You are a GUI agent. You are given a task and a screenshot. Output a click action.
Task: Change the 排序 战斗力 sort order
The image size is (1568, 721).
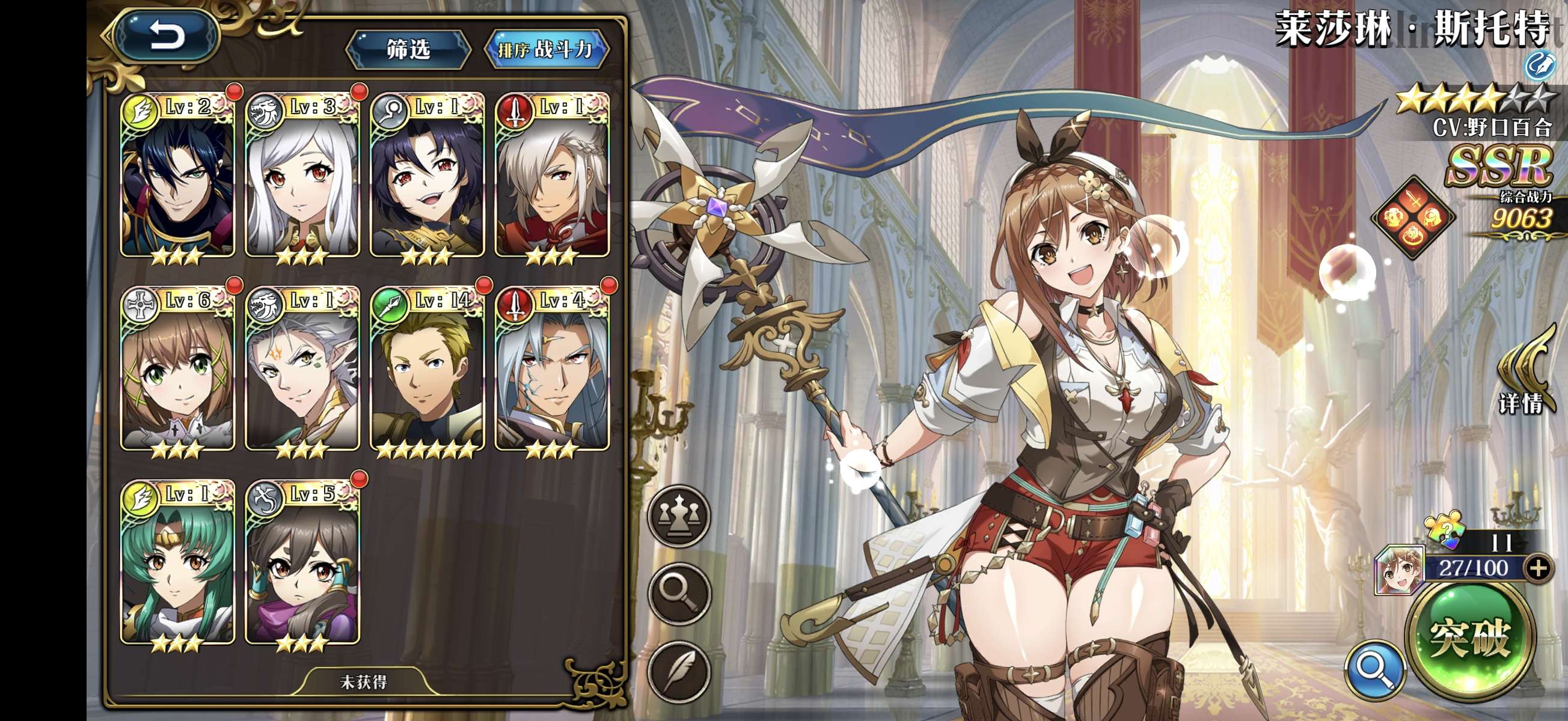pos(545,49)
